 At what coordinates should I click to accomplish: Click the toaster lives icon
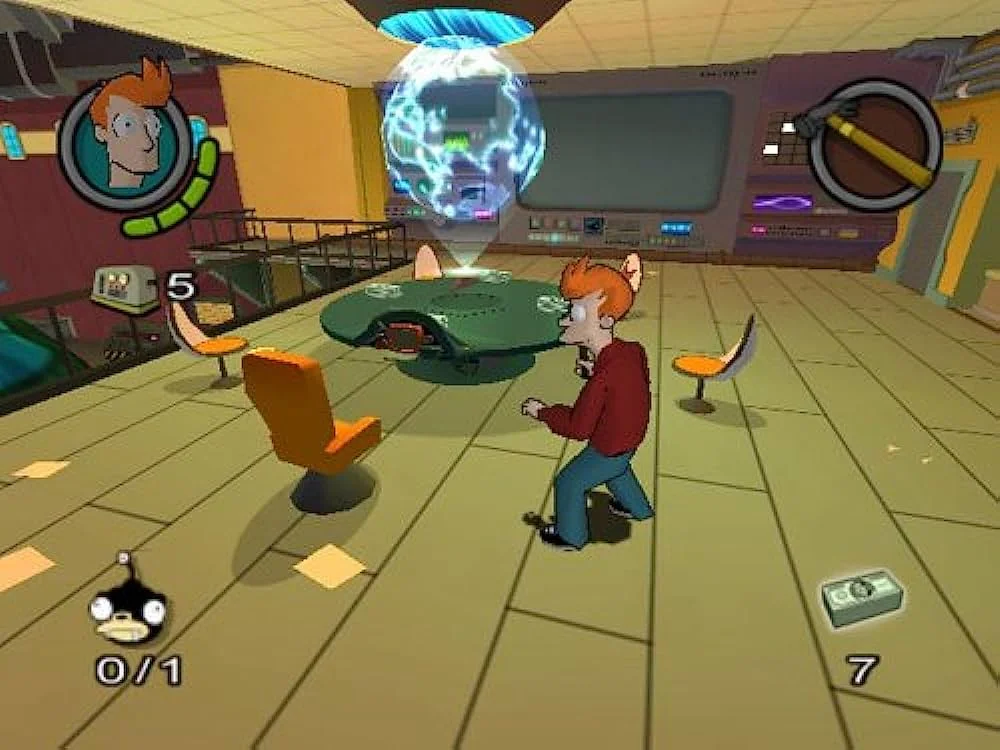(x=124, y=288)
